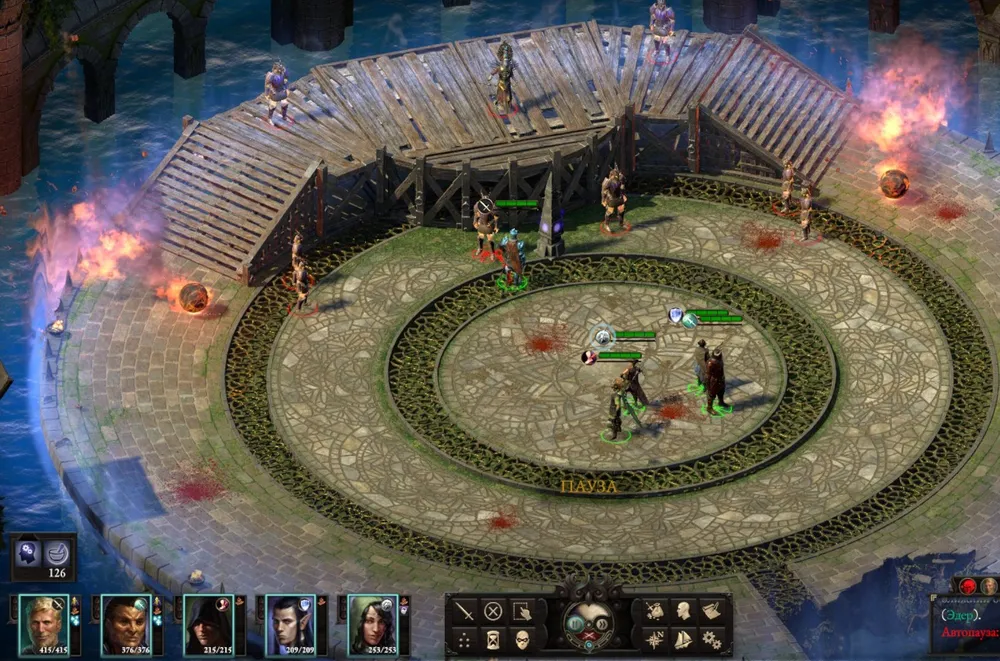The height and width of the screenshot is (661, 1000).
Task: Activate the select-all party button
Action: point(522,611)
